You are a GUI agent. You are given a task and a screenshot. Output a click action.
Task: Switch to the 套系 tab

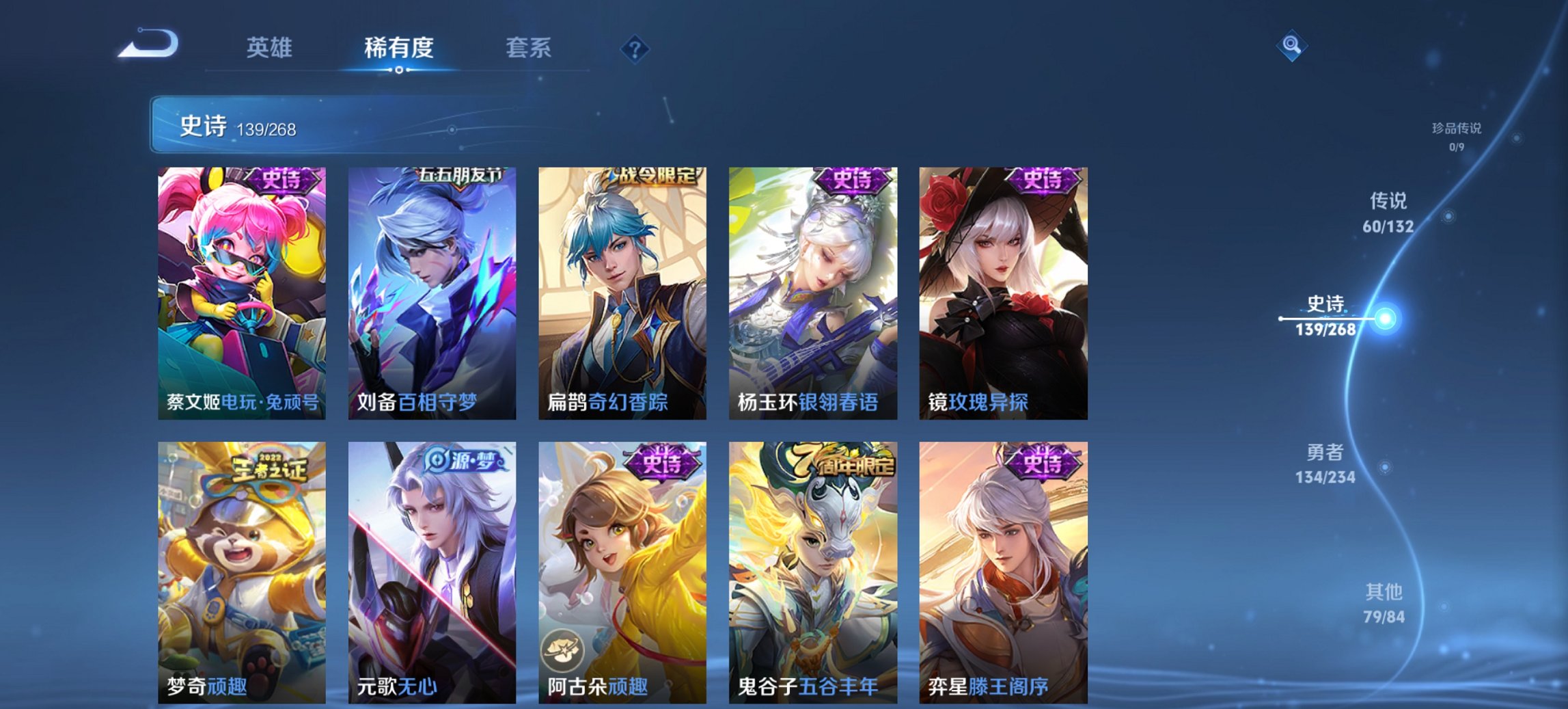point(529,49)
